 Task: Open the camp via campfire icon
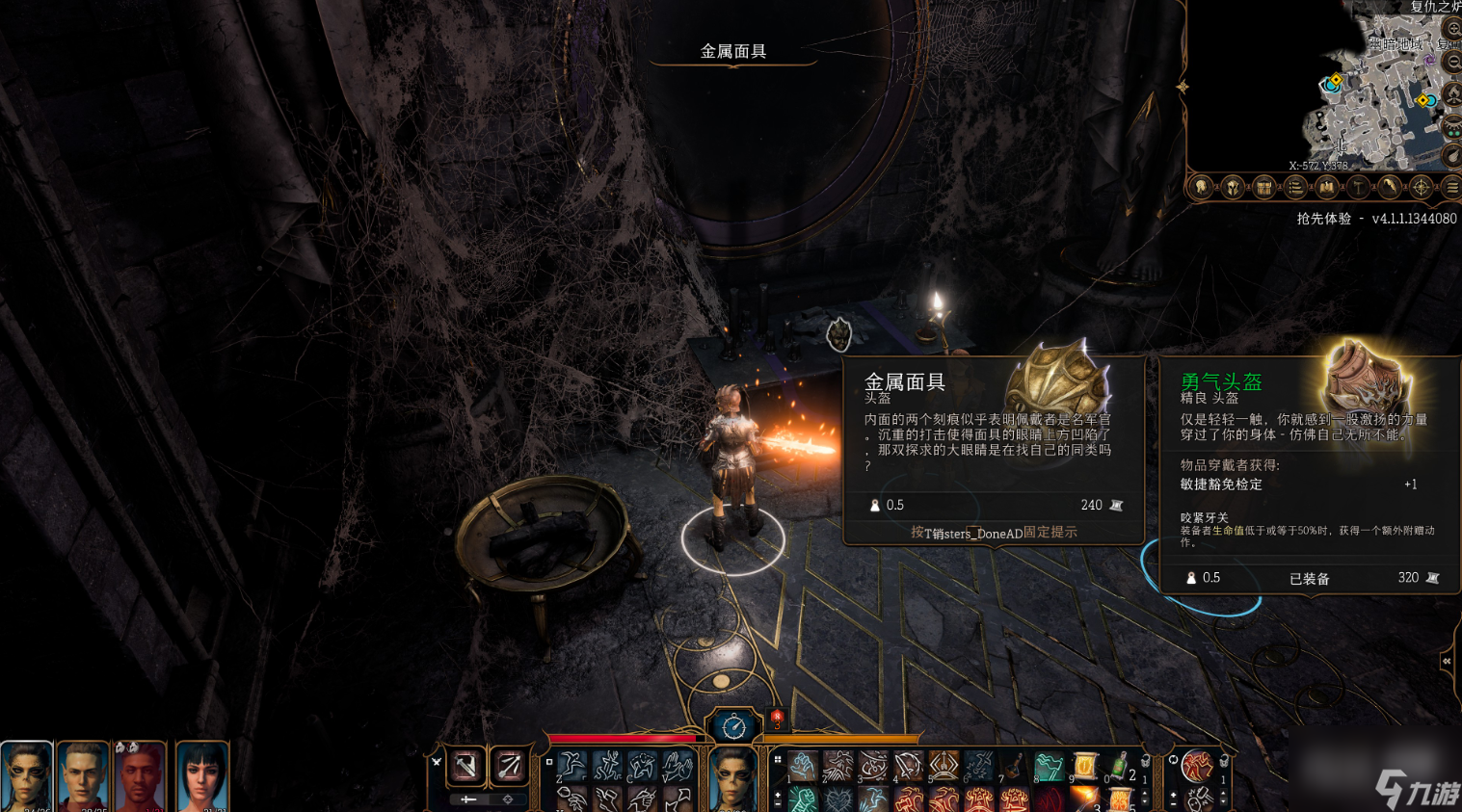[1453, 94]
